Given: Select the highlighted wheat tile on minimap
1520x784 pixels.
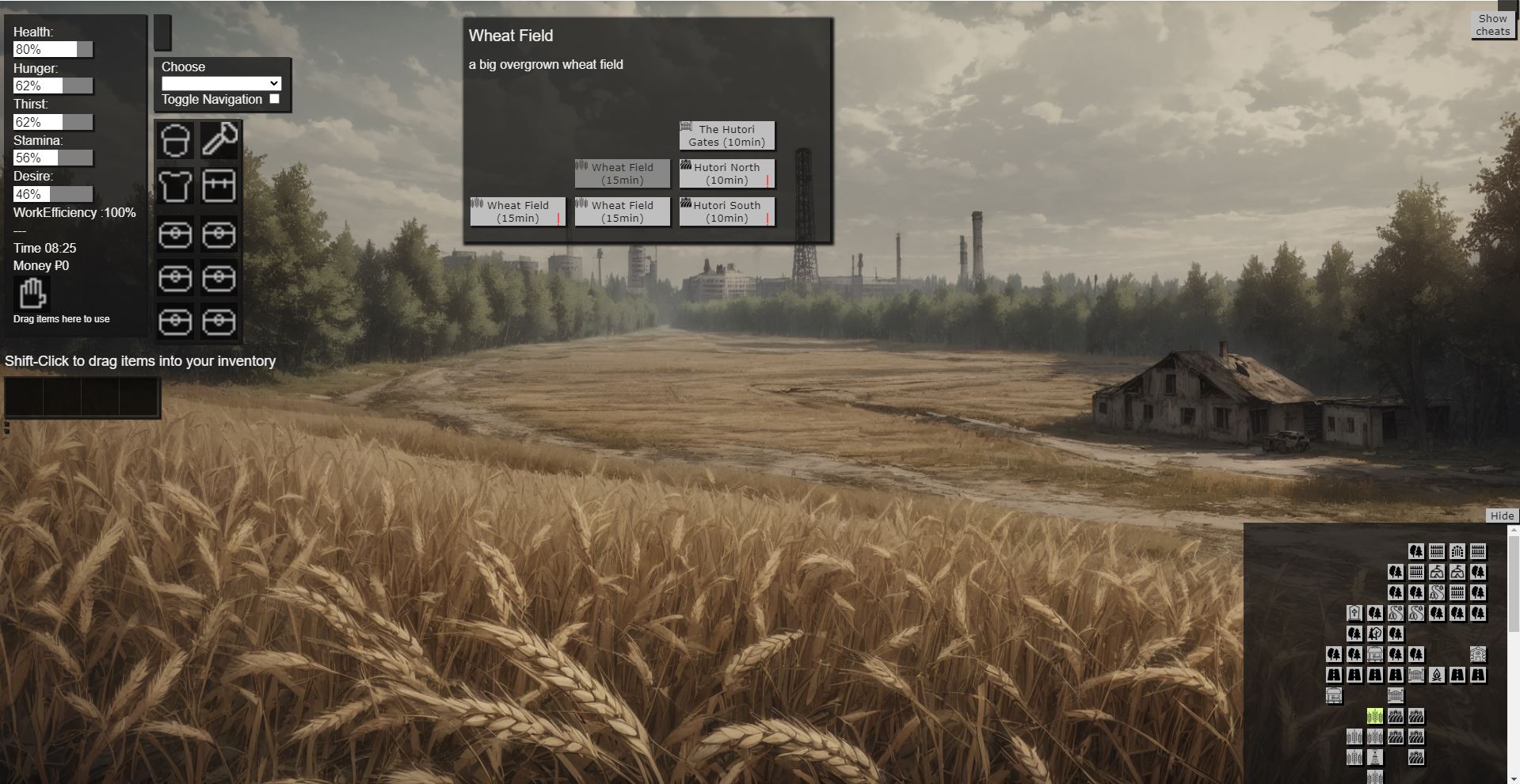Looking at the screenshot, I should tap(1375, 717).
